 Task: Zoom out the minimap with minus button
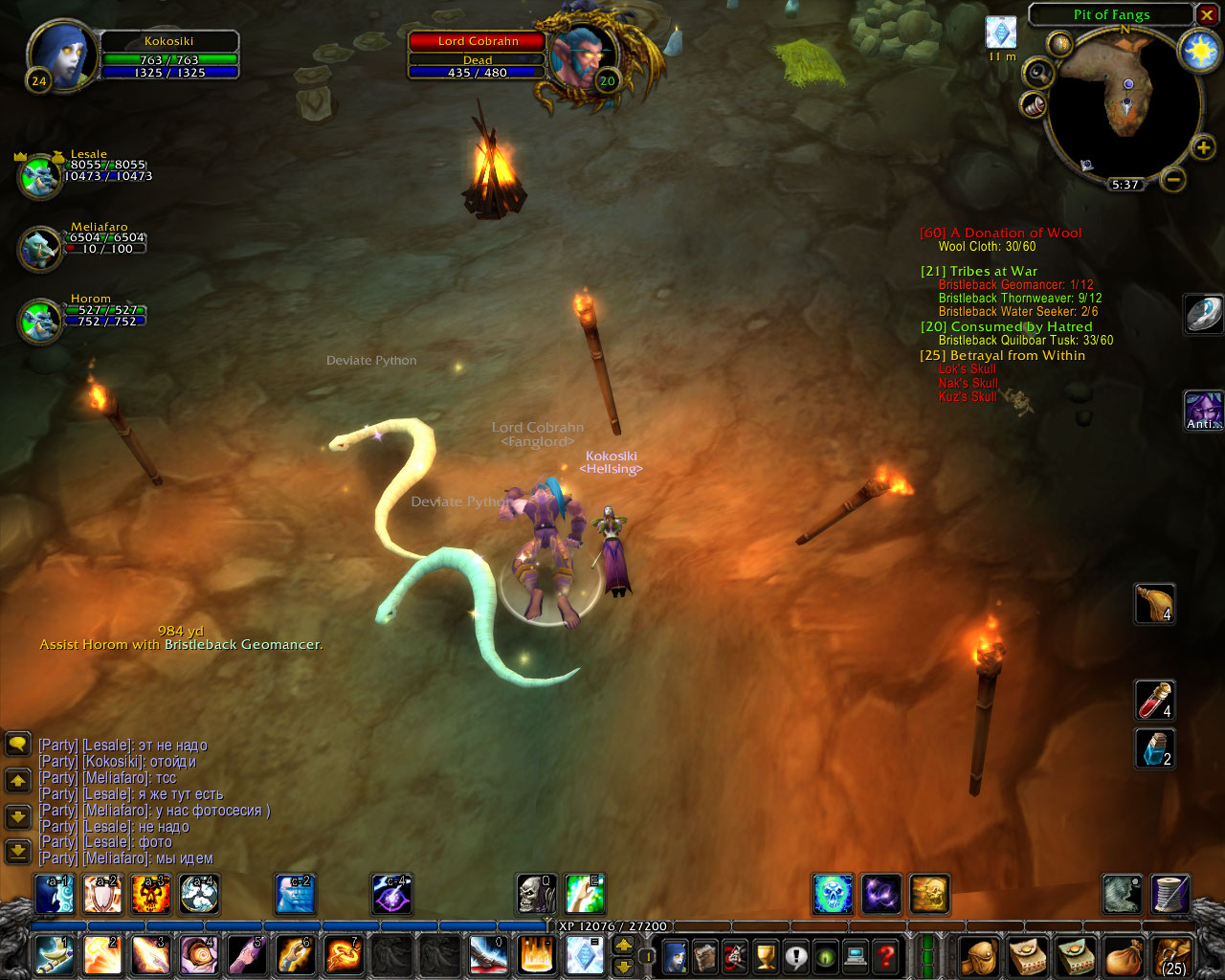click(1173, 179)
